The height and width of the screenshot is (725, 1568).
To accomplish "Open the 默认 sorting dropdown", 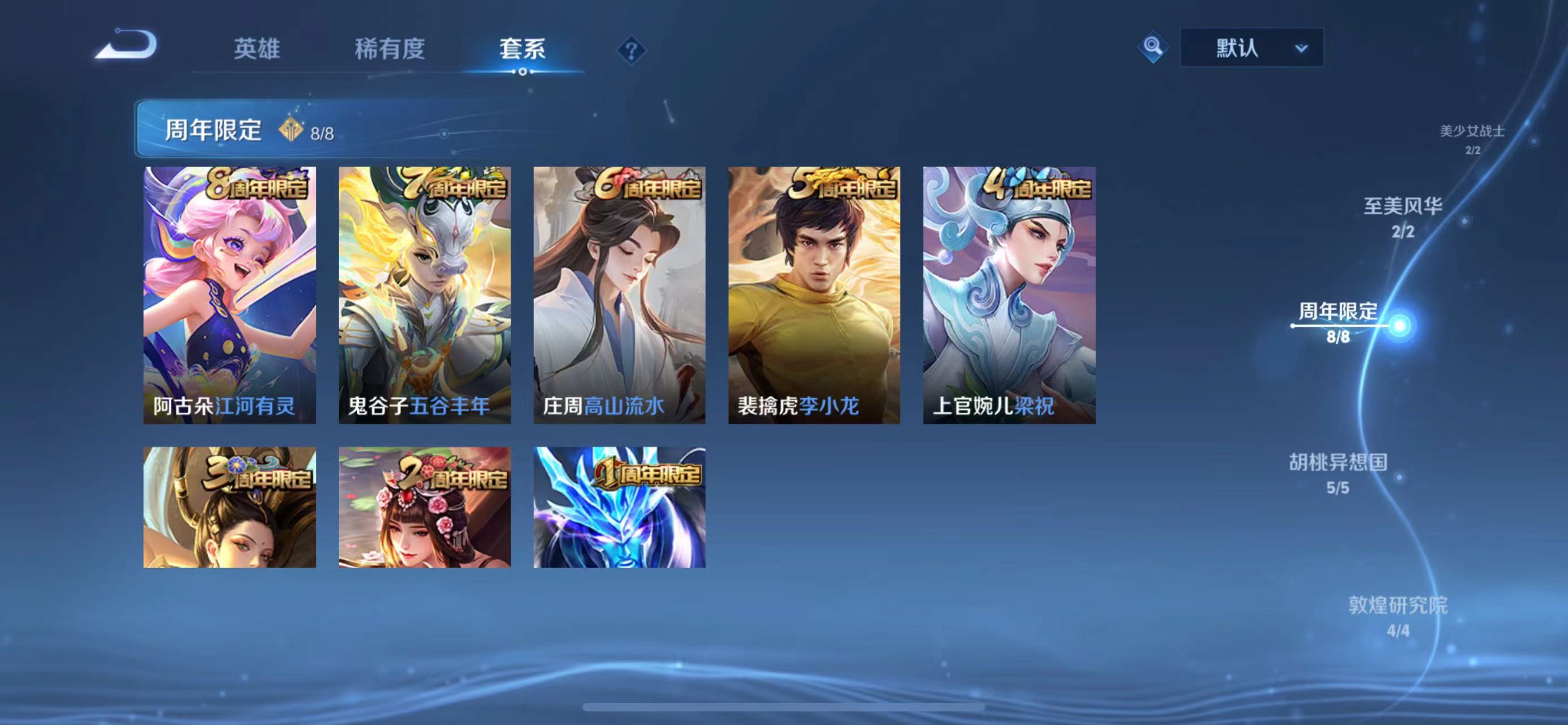I will (x=1251, y=48).
